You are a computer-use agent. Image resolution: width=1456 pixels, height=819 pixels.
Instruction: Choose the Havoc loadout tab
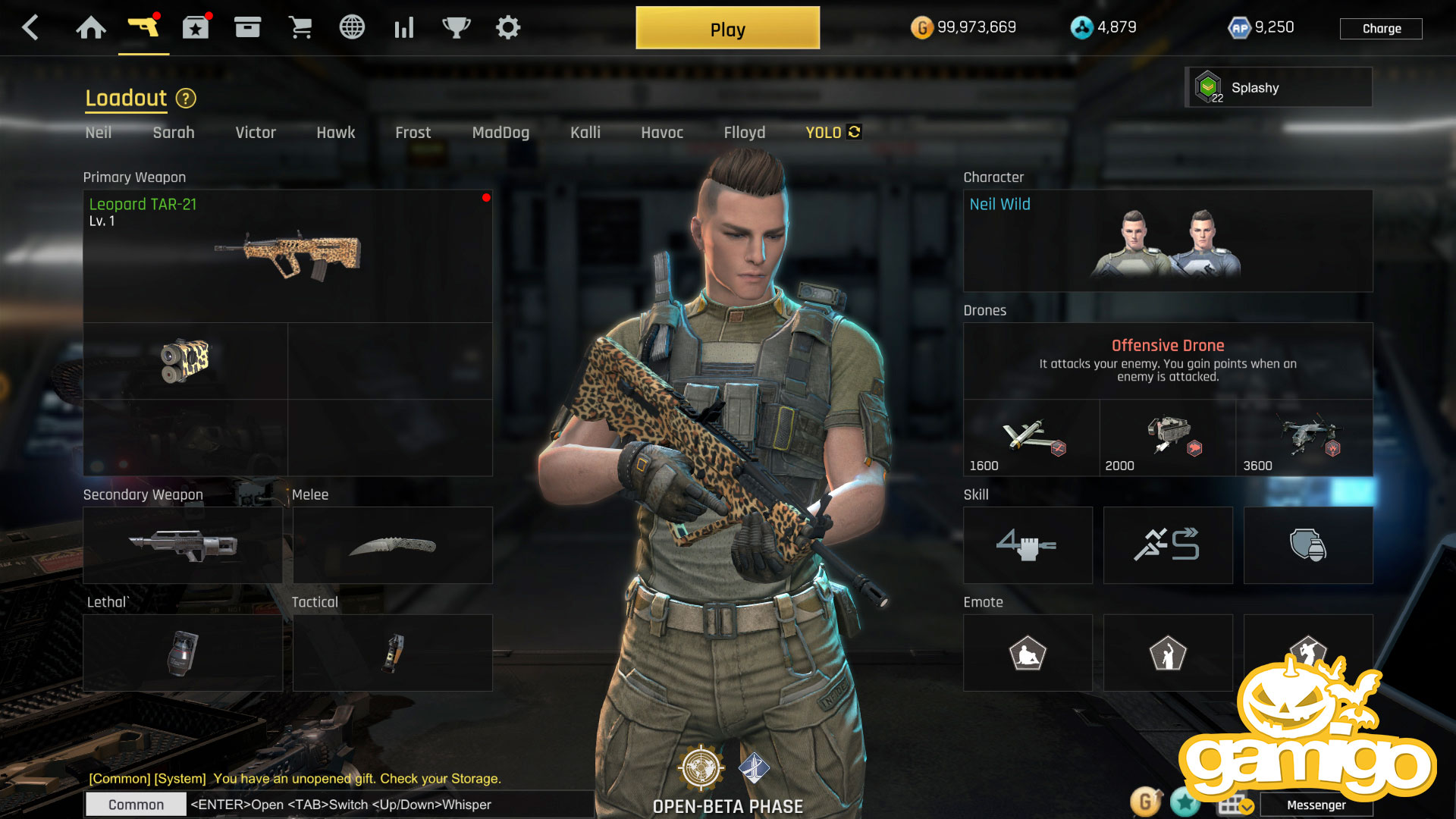click(662, 133)
